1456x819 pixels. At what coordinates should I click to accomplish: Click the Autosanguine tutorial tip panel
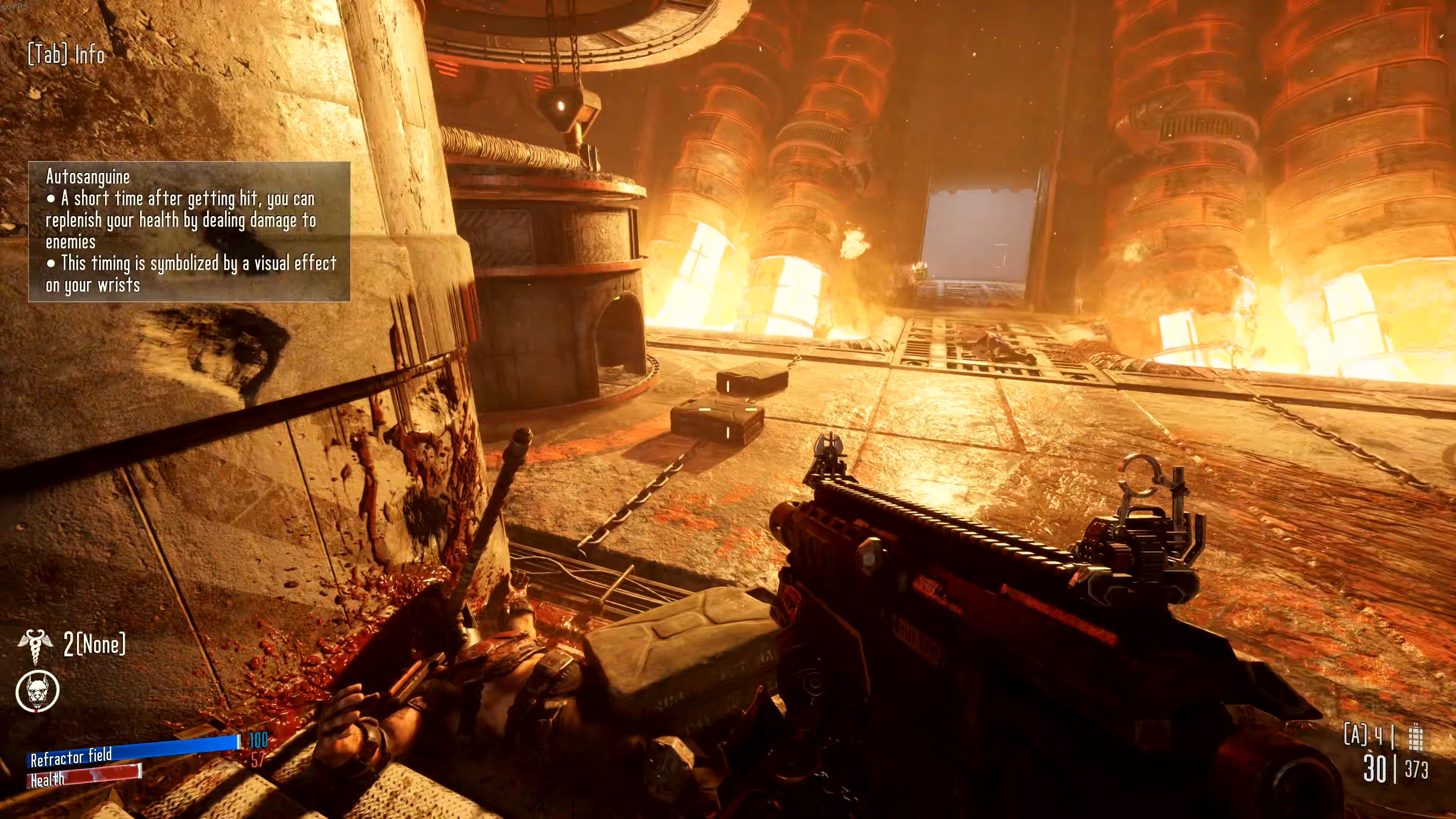(x=189, y=231)
